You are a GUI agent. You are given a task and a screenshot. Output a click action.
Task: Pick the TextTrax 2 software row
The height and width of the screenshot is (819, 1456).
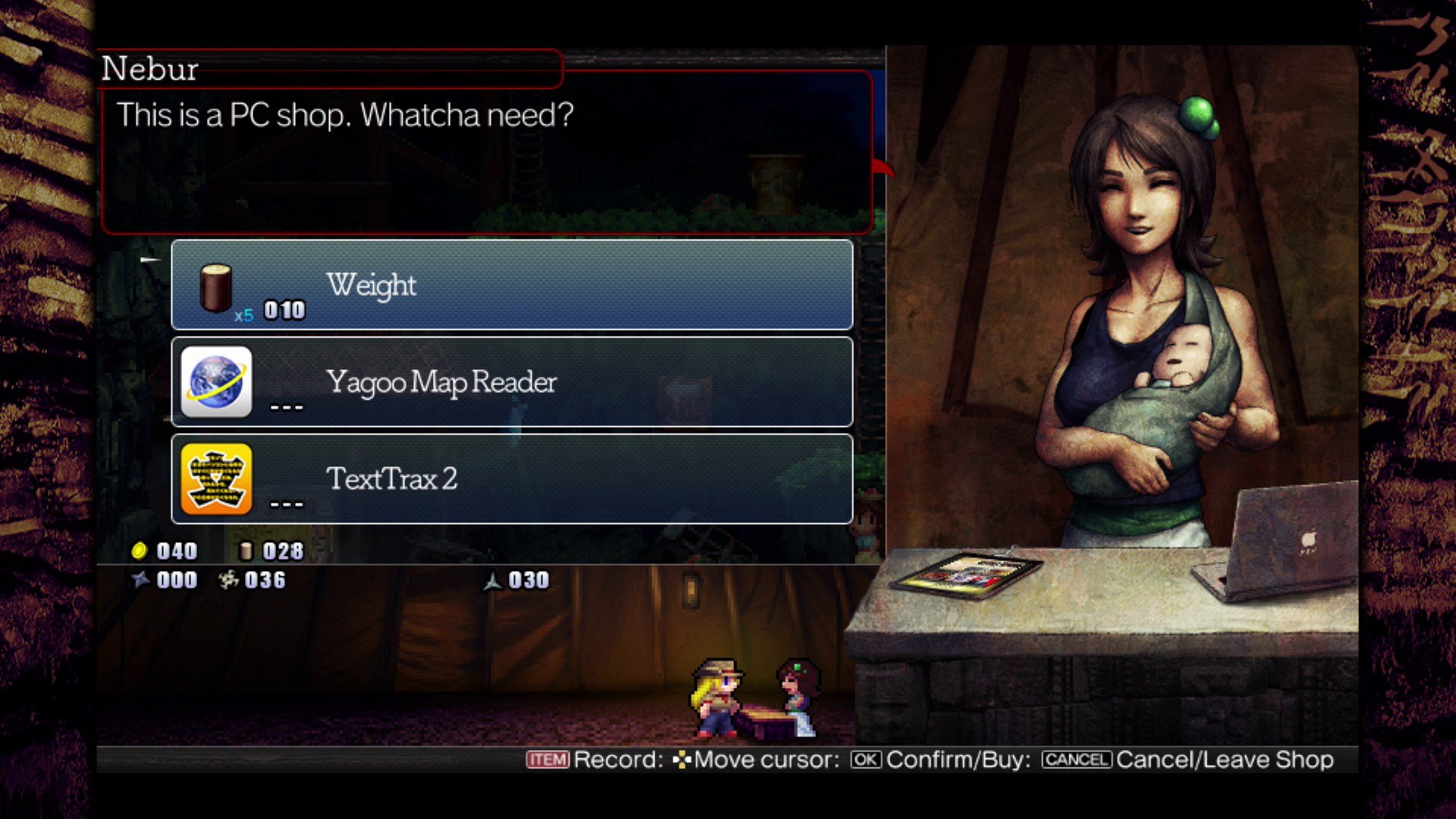coord(512,479)
